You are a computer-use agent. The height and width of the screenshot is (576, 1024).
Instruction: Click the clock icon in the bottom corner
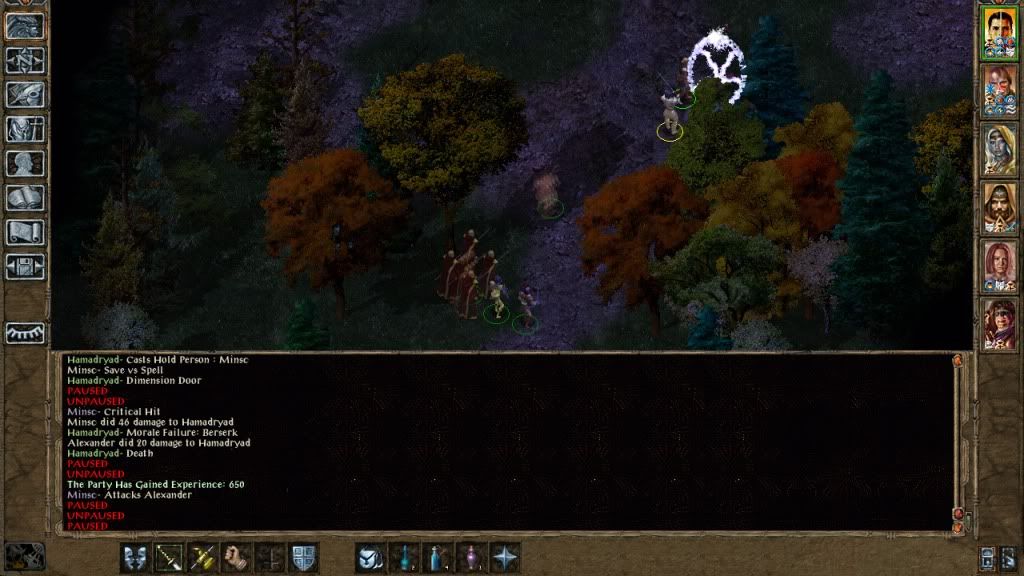point(23,556)
